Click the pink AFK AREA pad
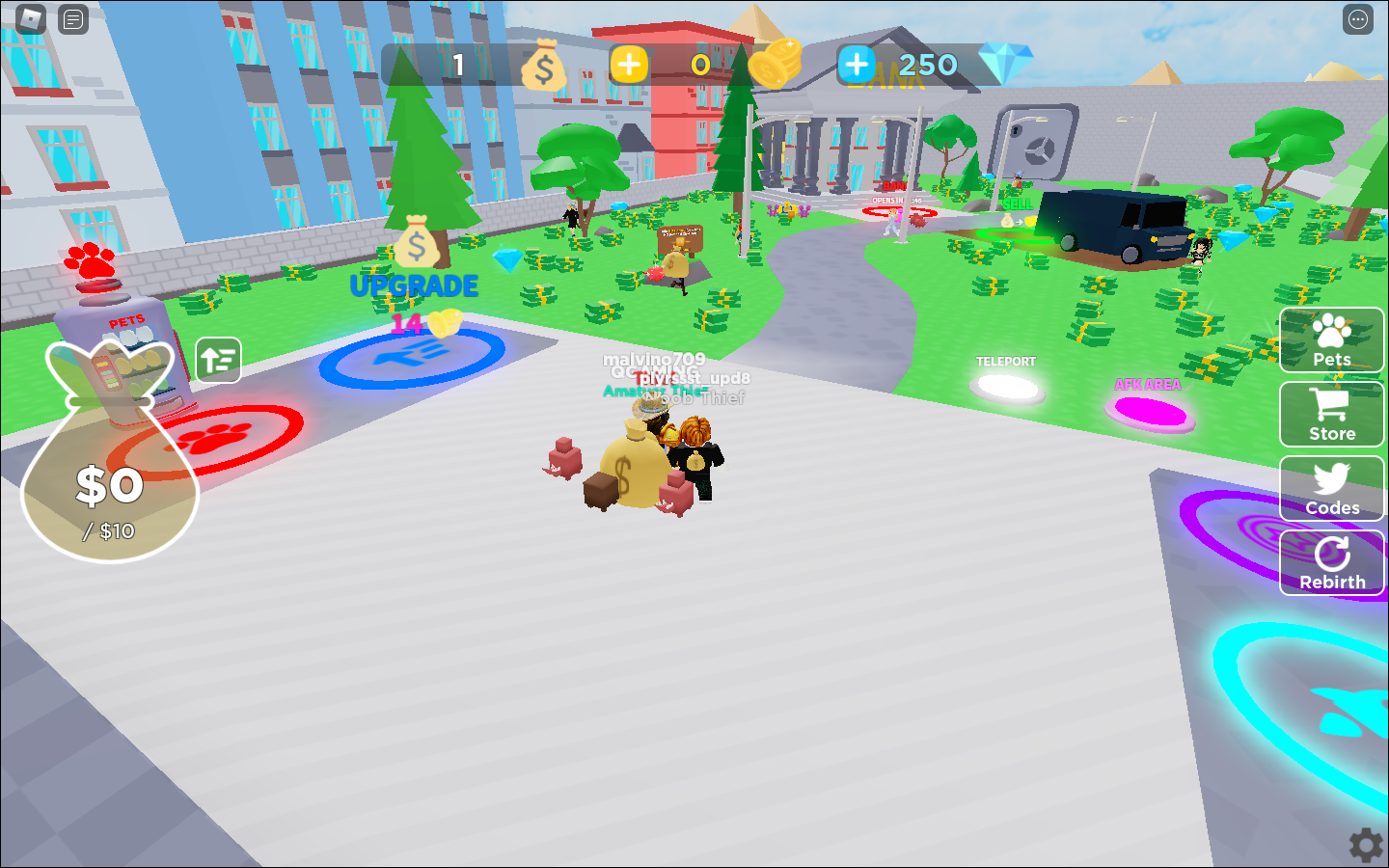The image size is (1389, 868). pyautogui.click(x=1150, y=411)
